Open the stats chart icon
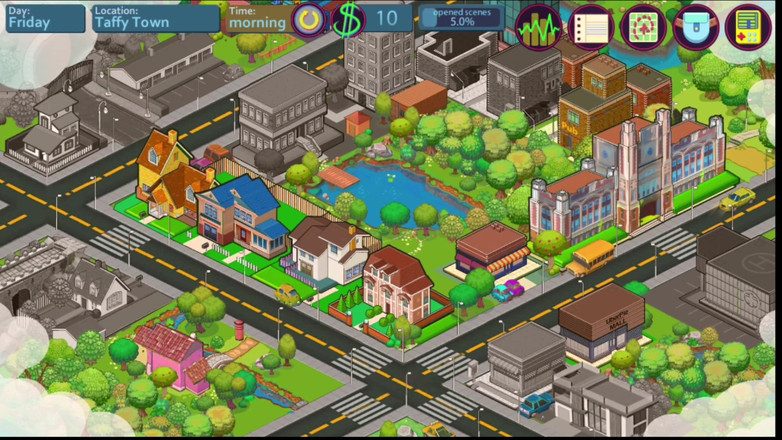 539,27
